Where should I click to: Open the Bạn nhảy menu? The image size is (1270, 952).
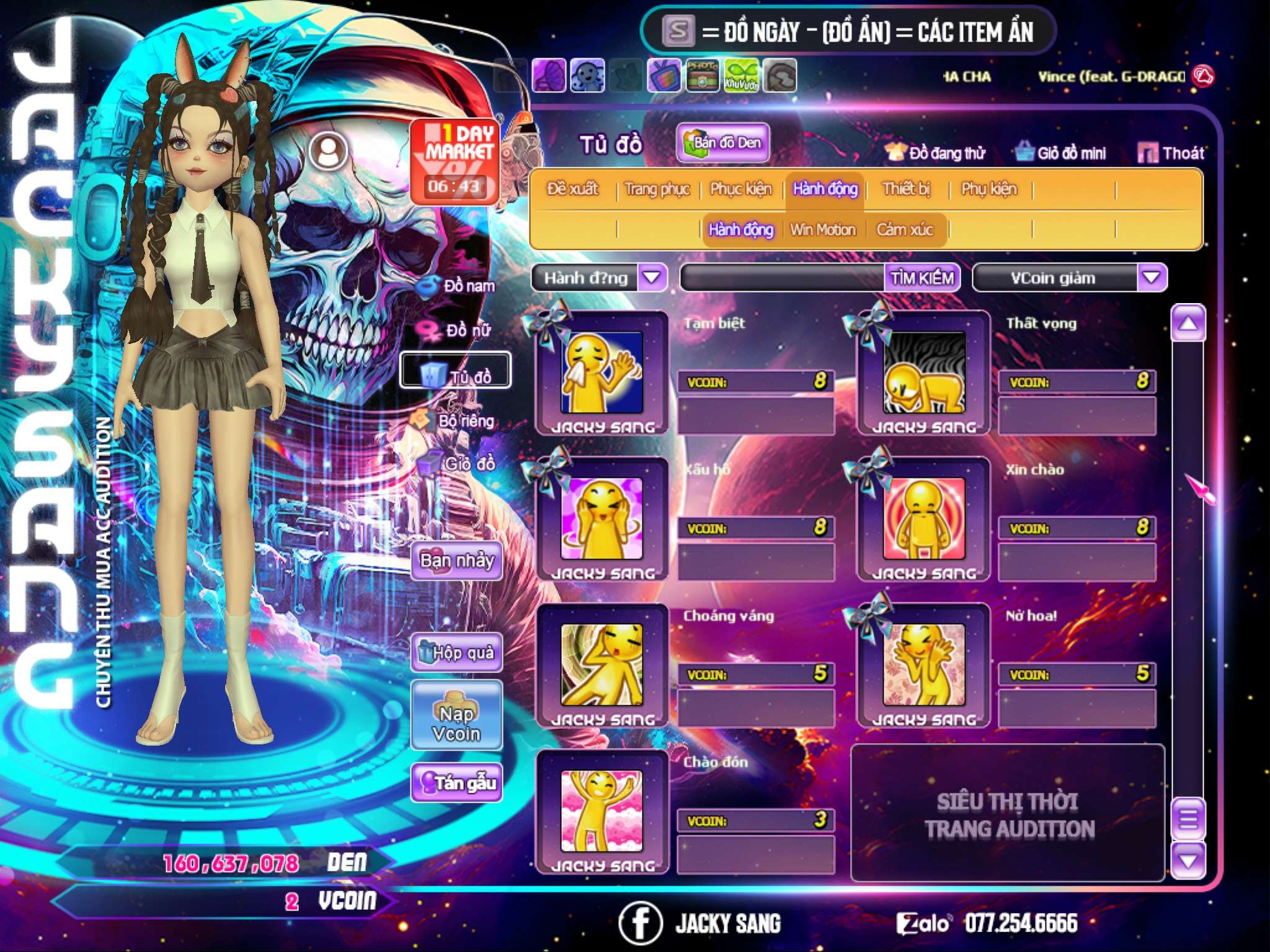457,561
